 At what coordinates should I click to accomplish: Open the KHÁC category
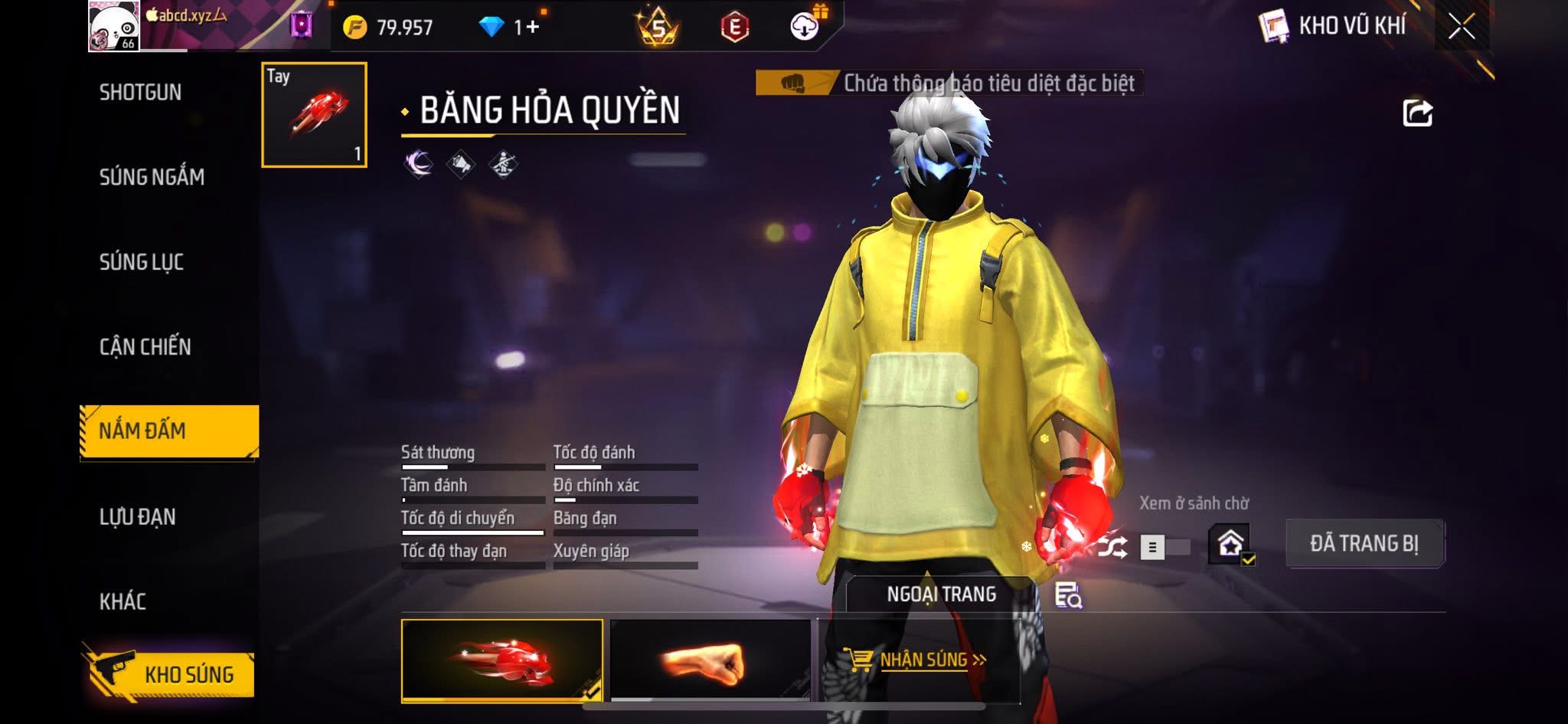coord(122,601)
